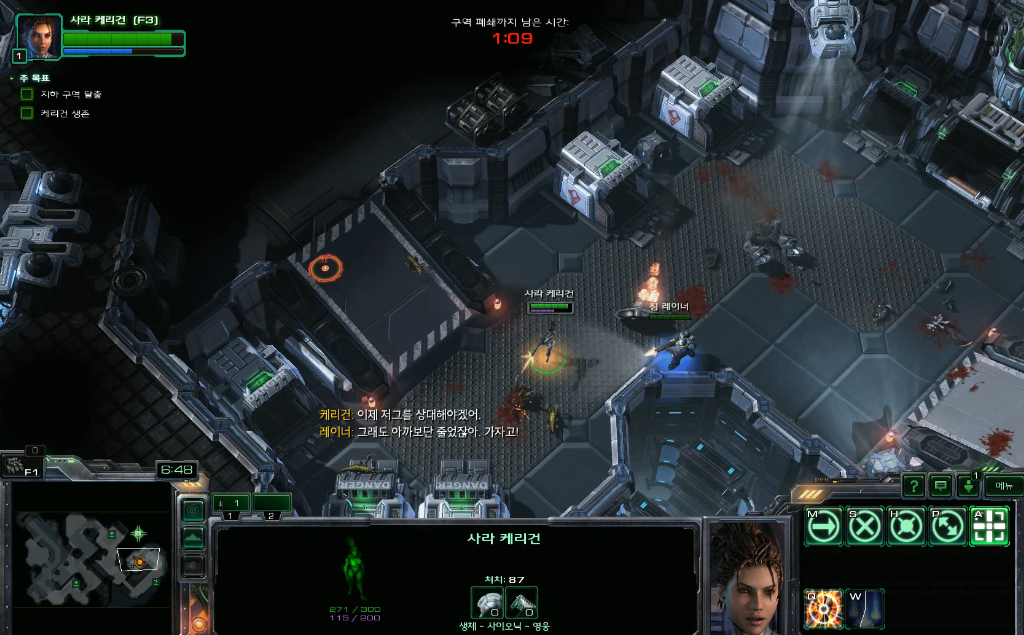Use Kerrigan's Q burst ability
The image size is (1024, 635).
pyautogui.click(x=823, y=608)
